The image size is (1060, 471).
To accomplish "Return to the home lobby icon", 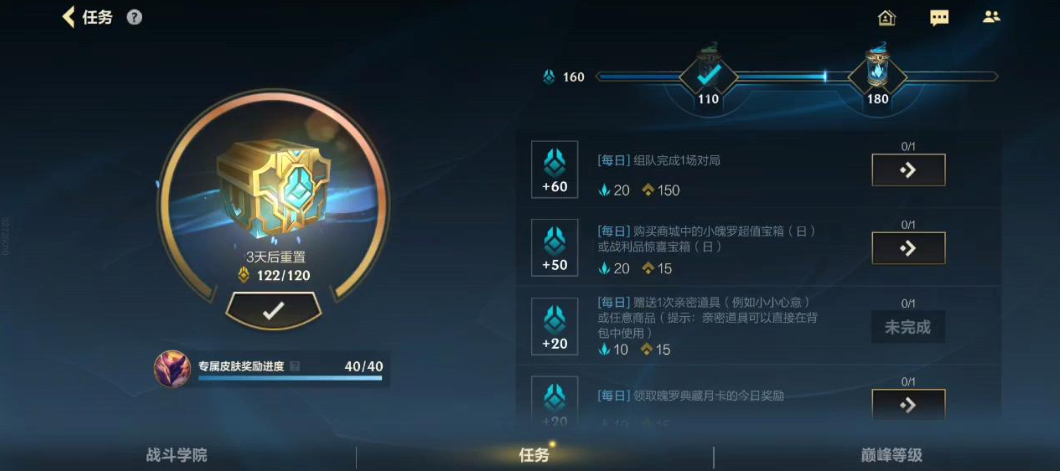I will click(x=886, y=17).
